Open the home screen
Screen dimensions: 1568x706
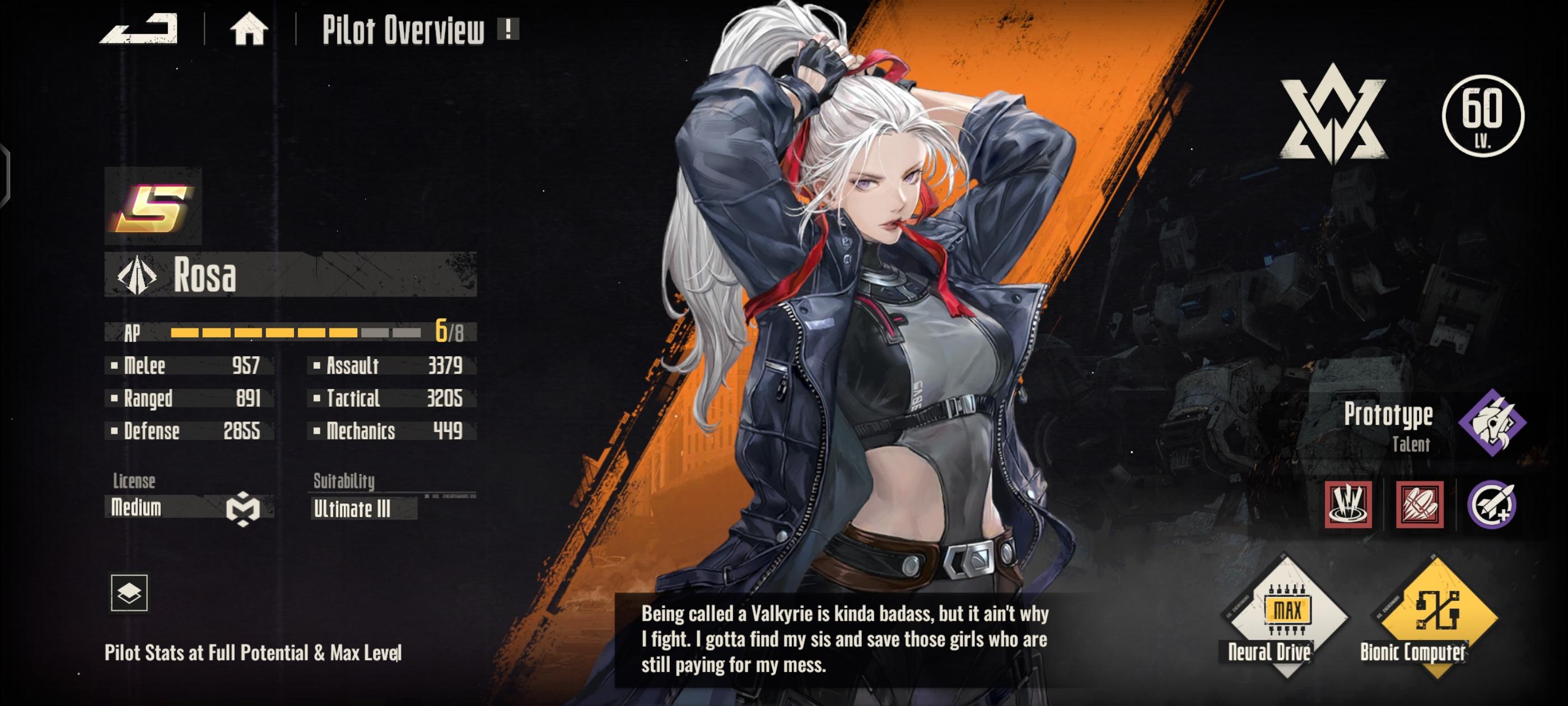(248, 29)
